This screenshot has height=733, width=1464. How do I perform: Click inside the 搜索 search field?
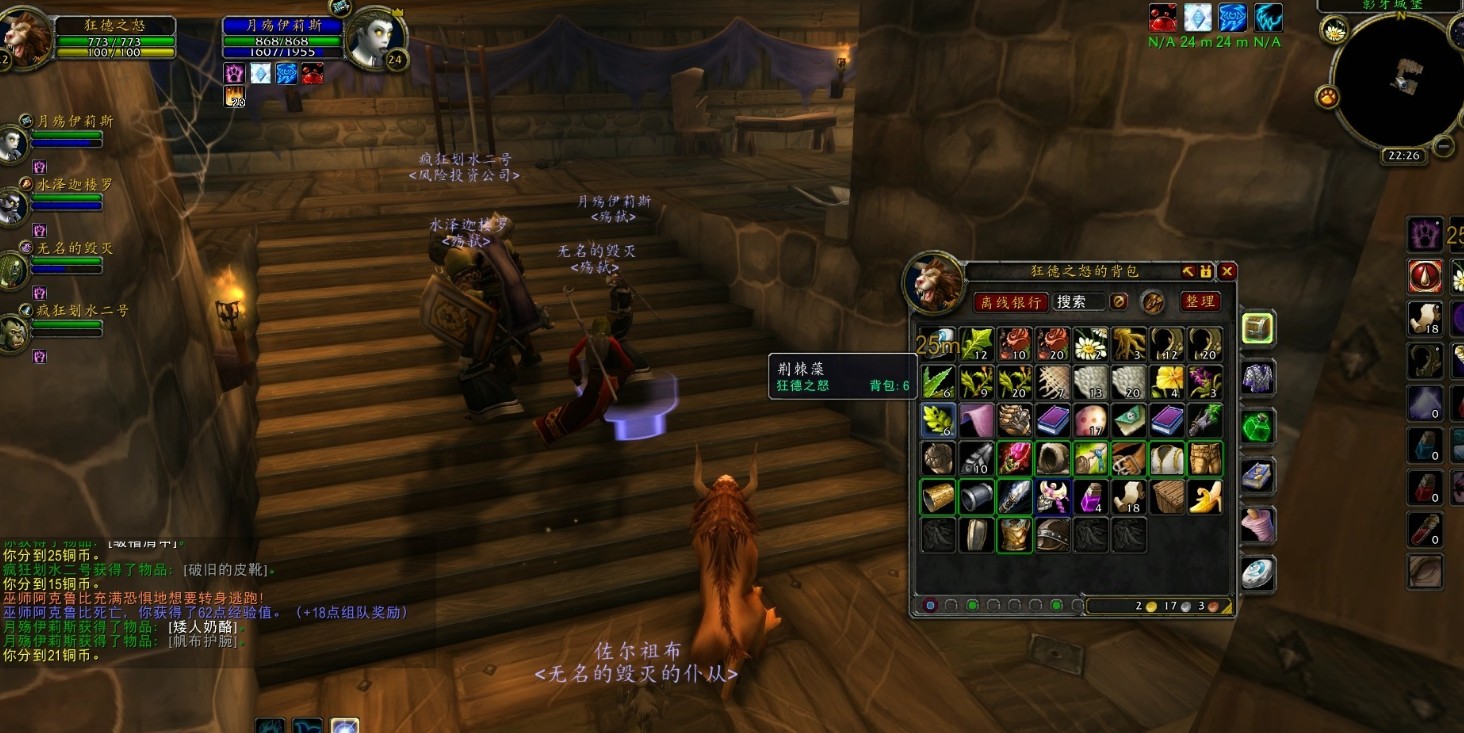pos(1078,301)
